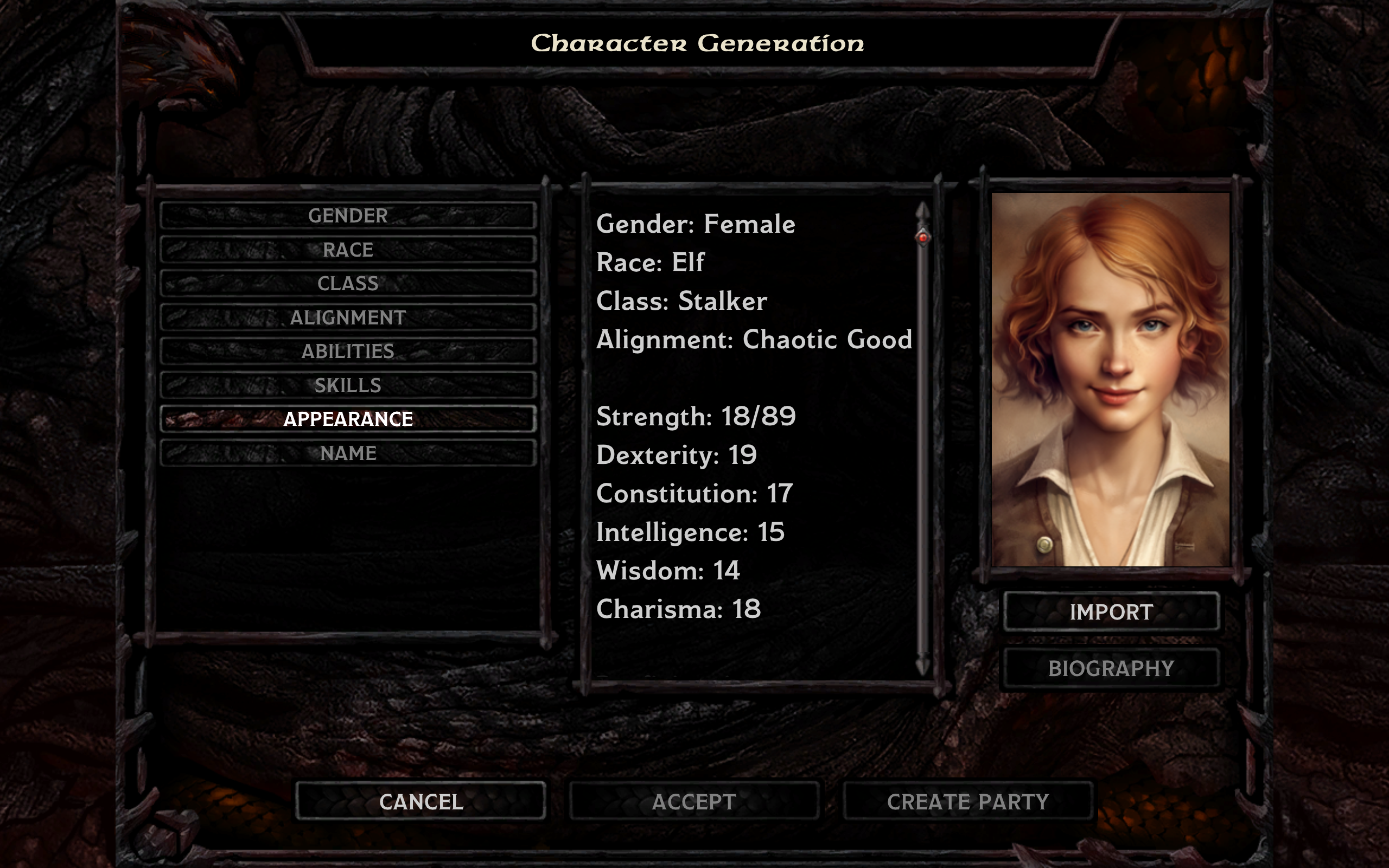Open the Gender step
Screen dimensions: 1389x868
[348, 216]
